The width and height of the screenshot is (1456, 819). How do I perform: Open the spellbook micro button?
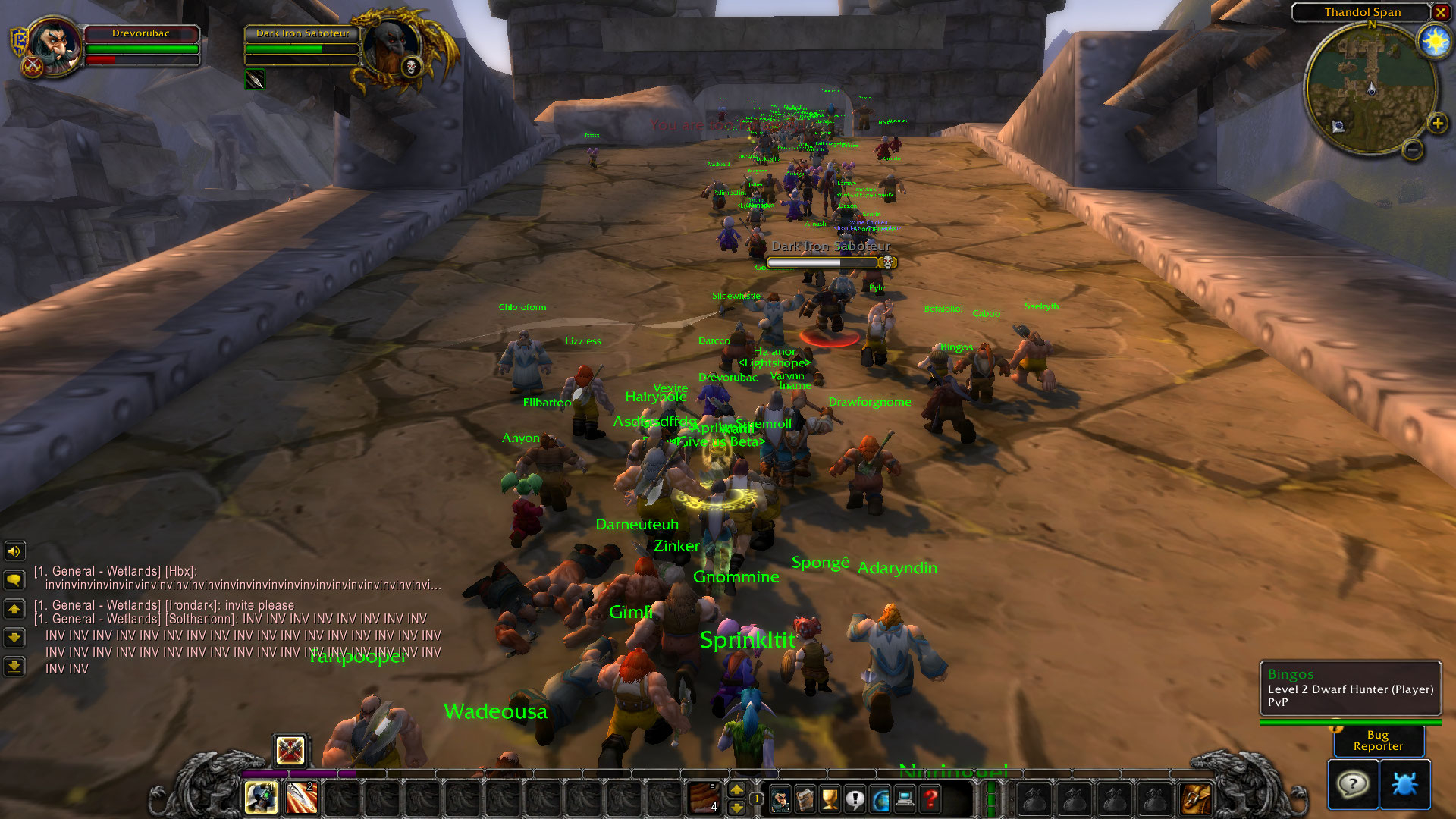pos(805,799)
